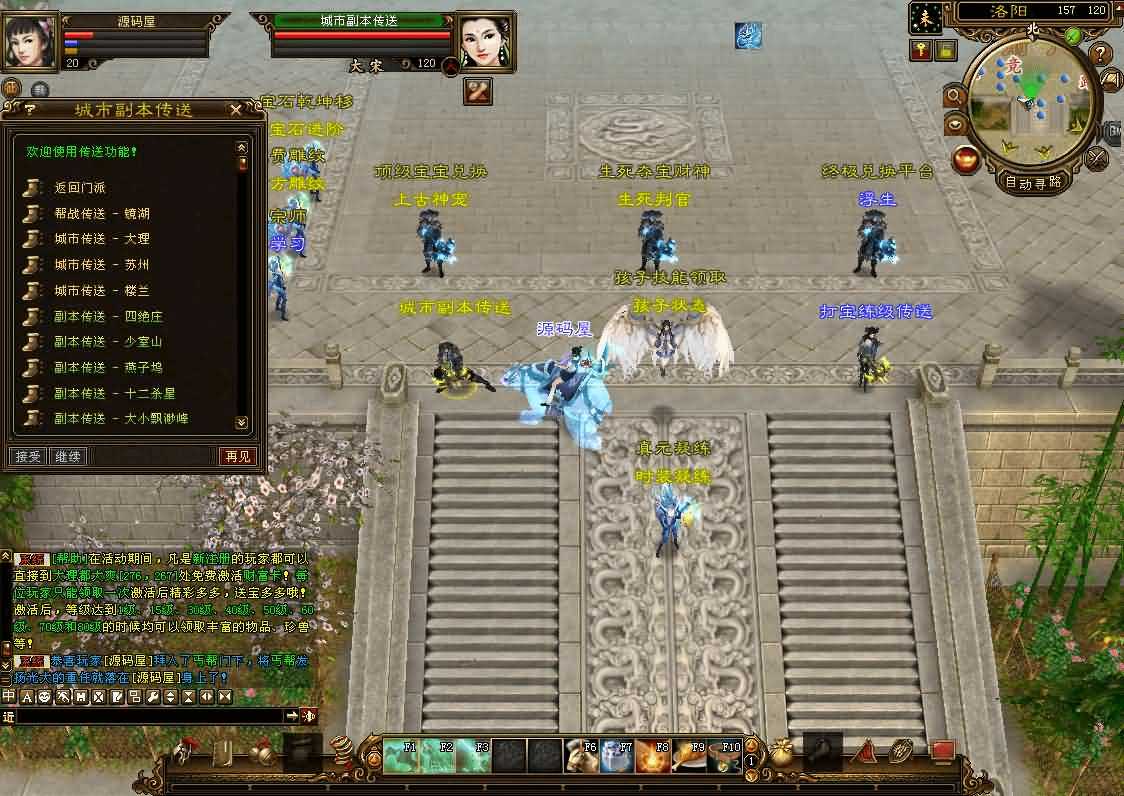Viewport: 1124px width, 796px height.
Task: Select 返回门派 teleport option
Action: tap(80, 187)
